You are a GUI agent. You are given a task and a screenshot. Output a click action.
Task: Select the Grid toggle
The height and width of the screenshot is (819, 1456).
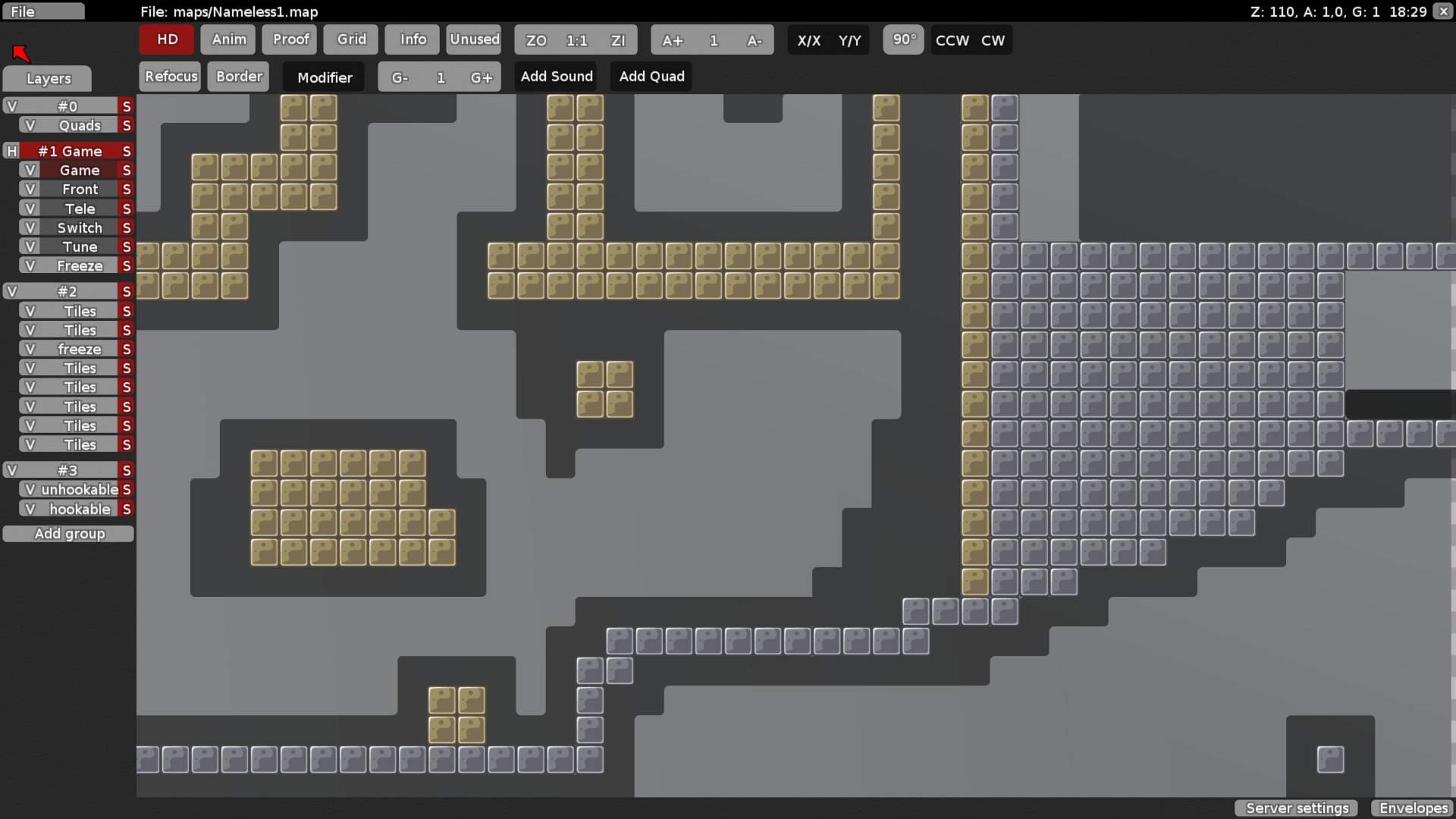pos(350,39)
